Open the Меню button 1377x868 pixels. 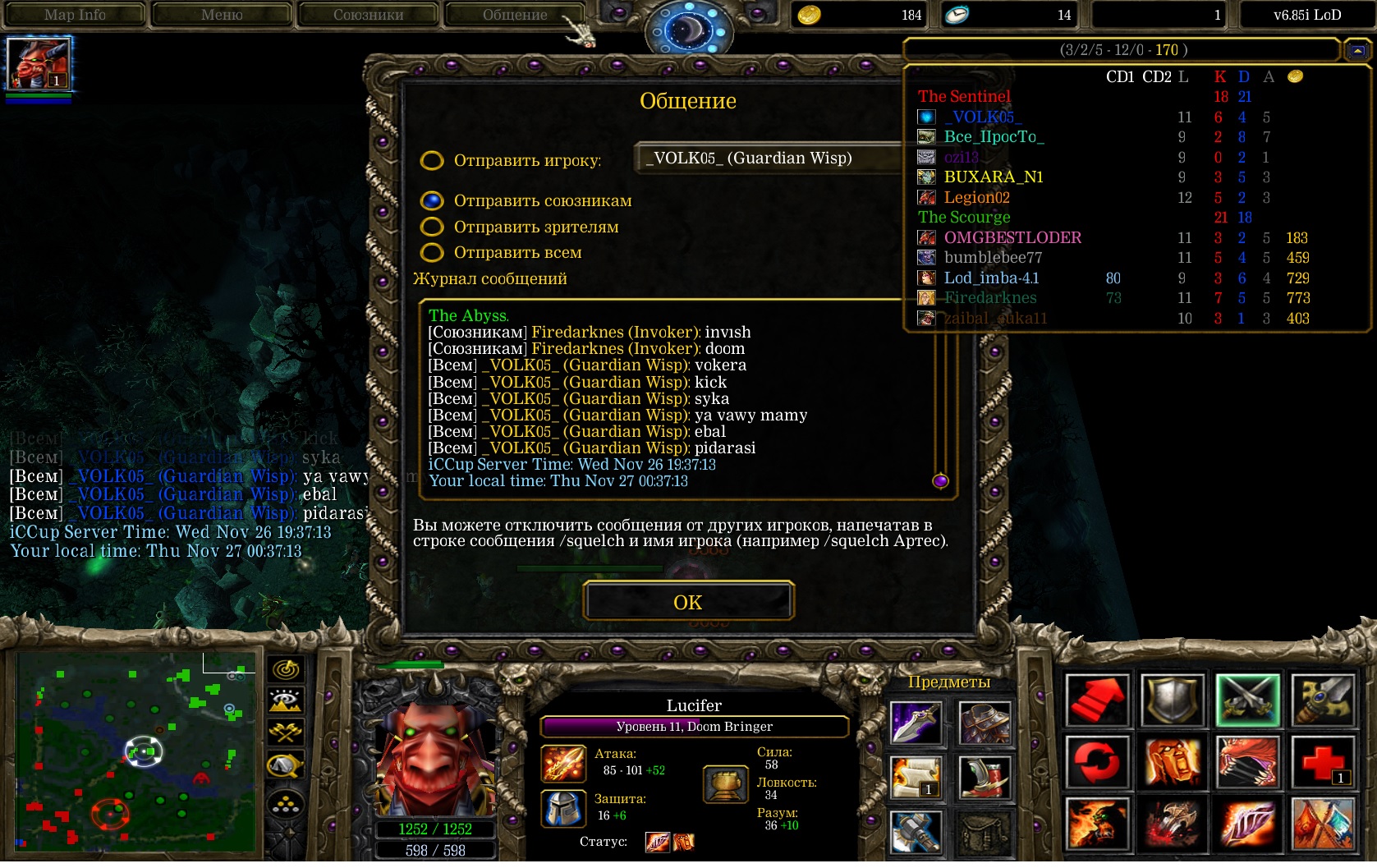(x=222, y=15)
